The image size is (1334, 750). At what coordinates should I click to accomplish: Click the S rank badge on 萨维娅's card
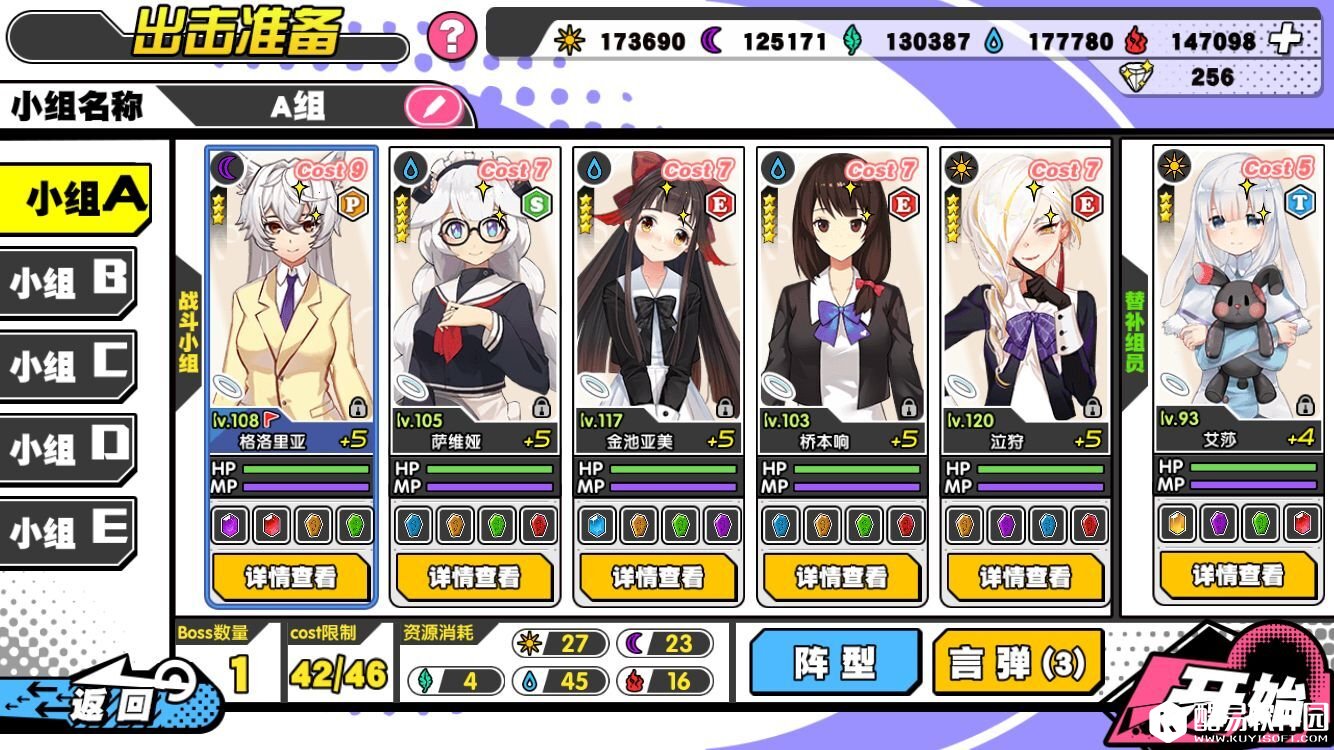(x=535, y=201)
